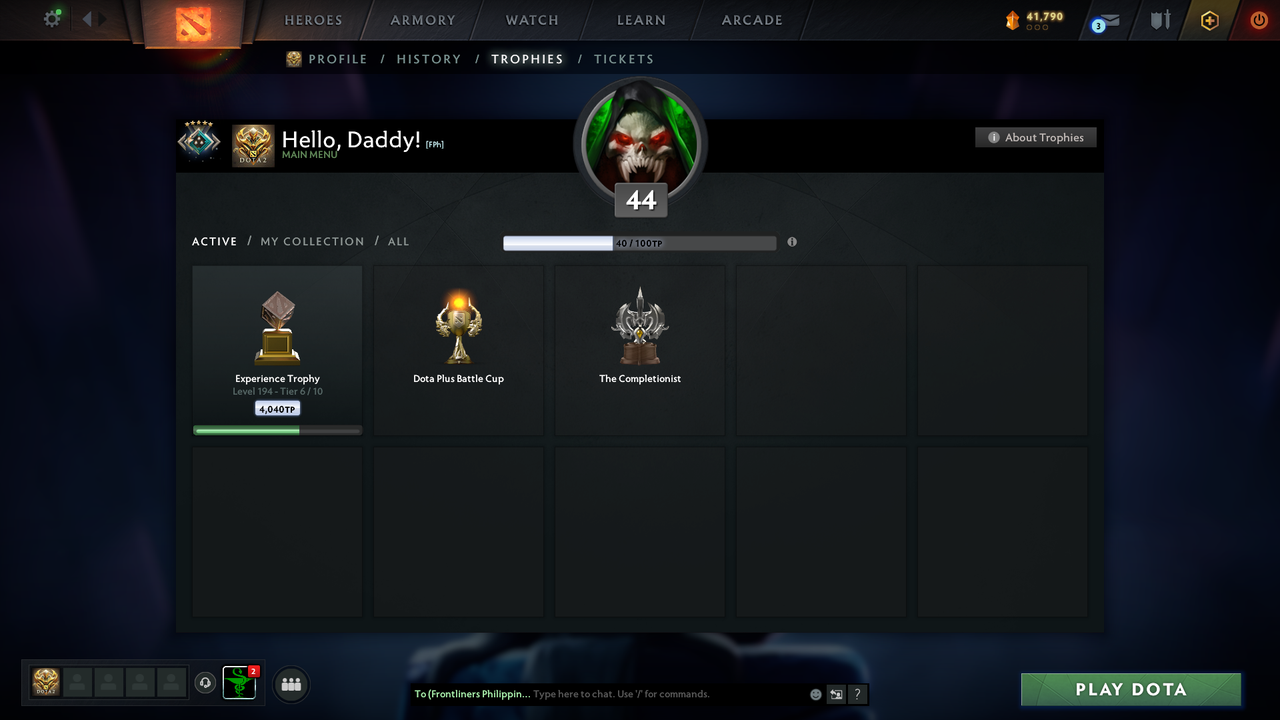1280x720 pixels.
Task: Switch to the TICKETS tab
Action: pos(624,58)
